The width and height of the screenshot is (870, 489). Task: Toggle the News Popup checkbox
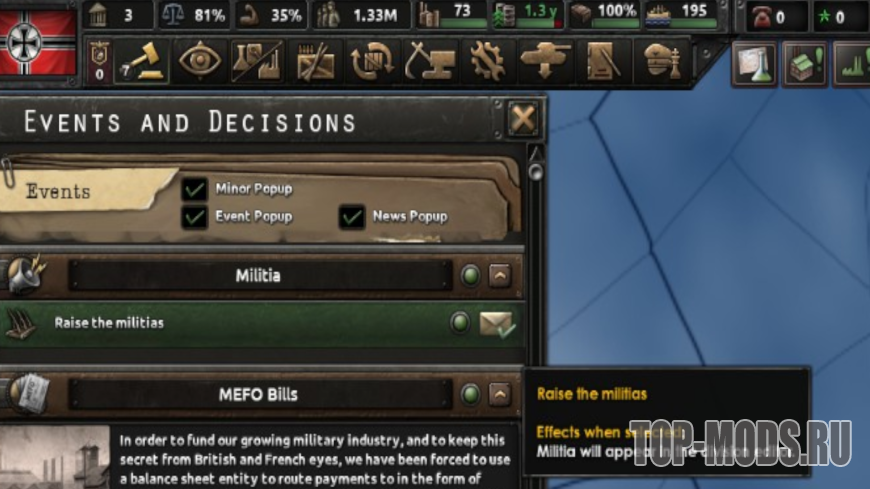[351, 216]
